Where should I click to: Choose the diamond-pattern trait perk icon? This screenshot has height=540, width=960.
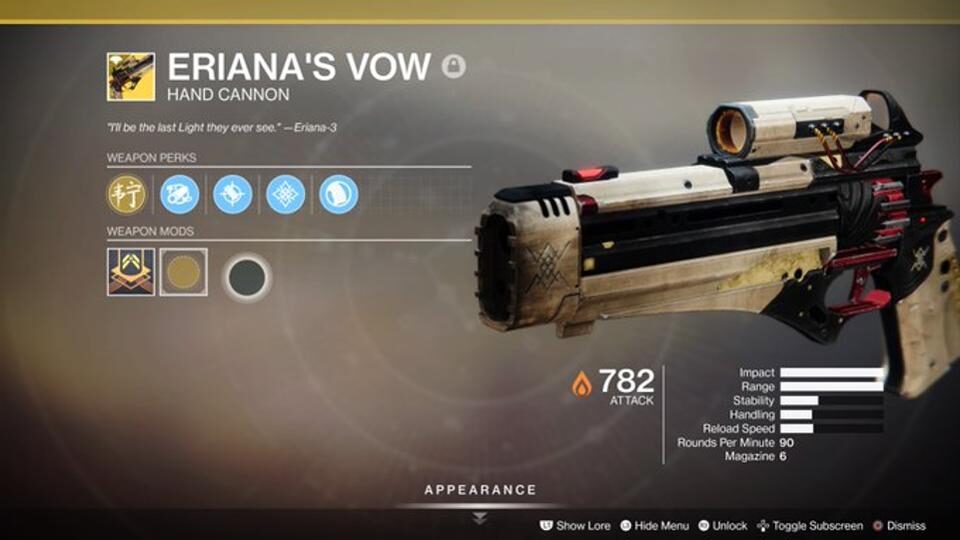(286, 194)
